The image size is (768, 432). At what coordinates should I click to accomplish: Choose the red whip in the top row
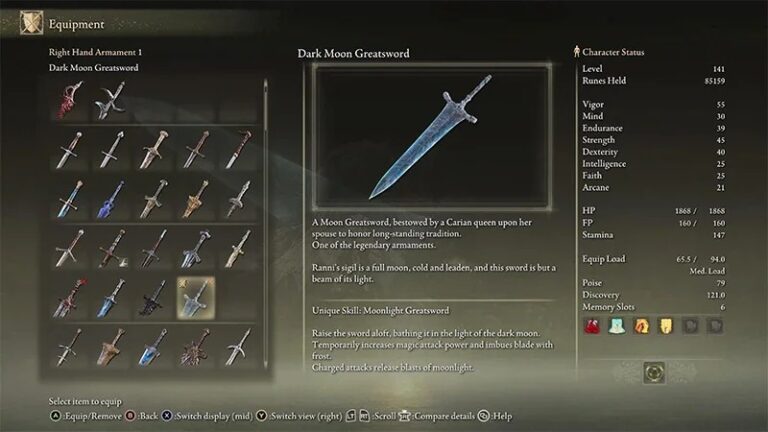[68, 100]
